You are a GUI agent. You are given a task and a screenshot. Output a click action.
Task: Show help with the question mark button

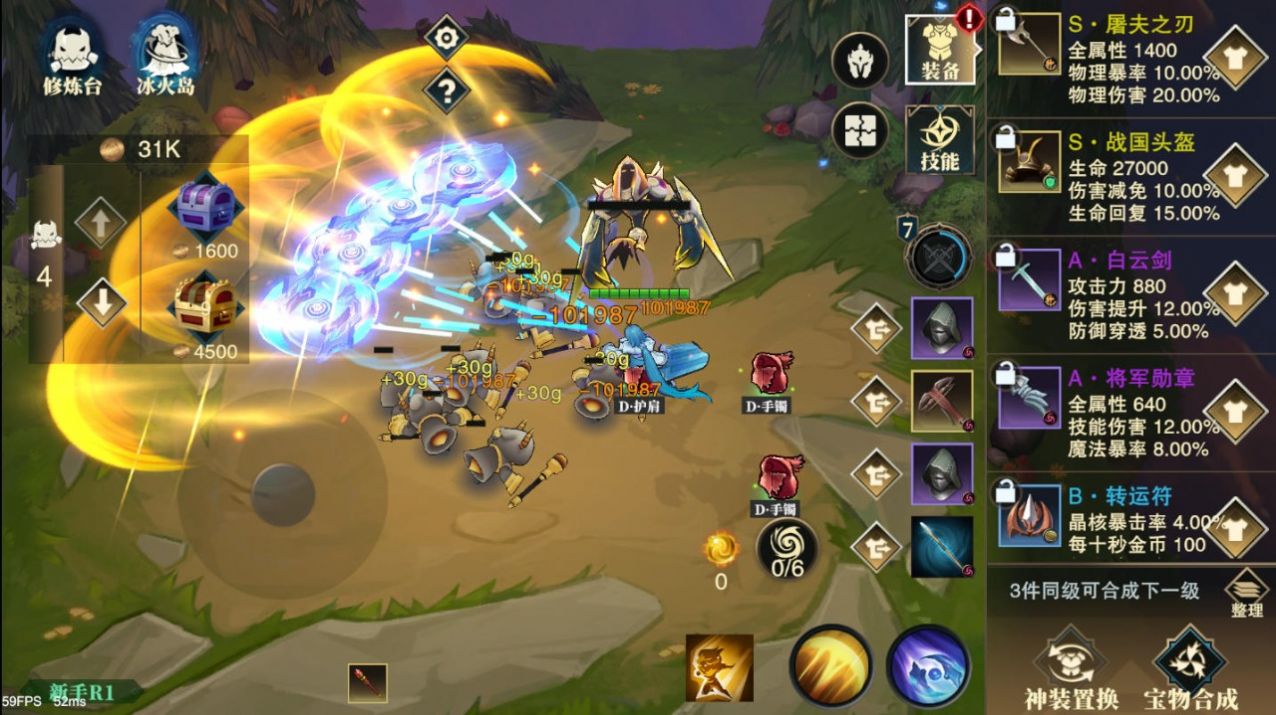[x=446, y=92]
